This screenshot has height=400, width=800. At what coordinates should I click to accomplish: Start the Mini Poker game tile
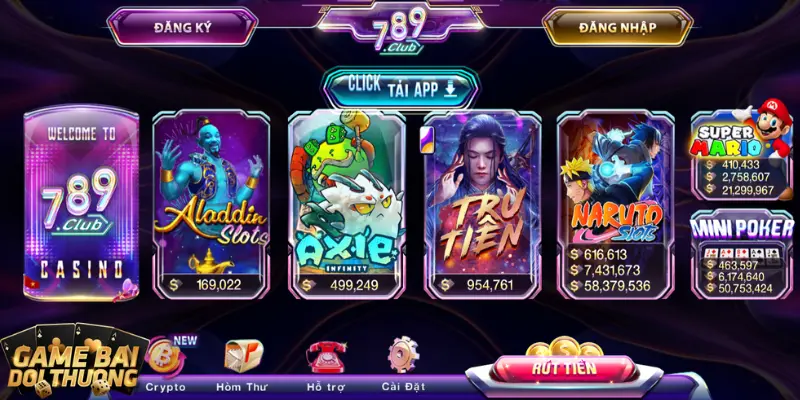coord(741,252)
